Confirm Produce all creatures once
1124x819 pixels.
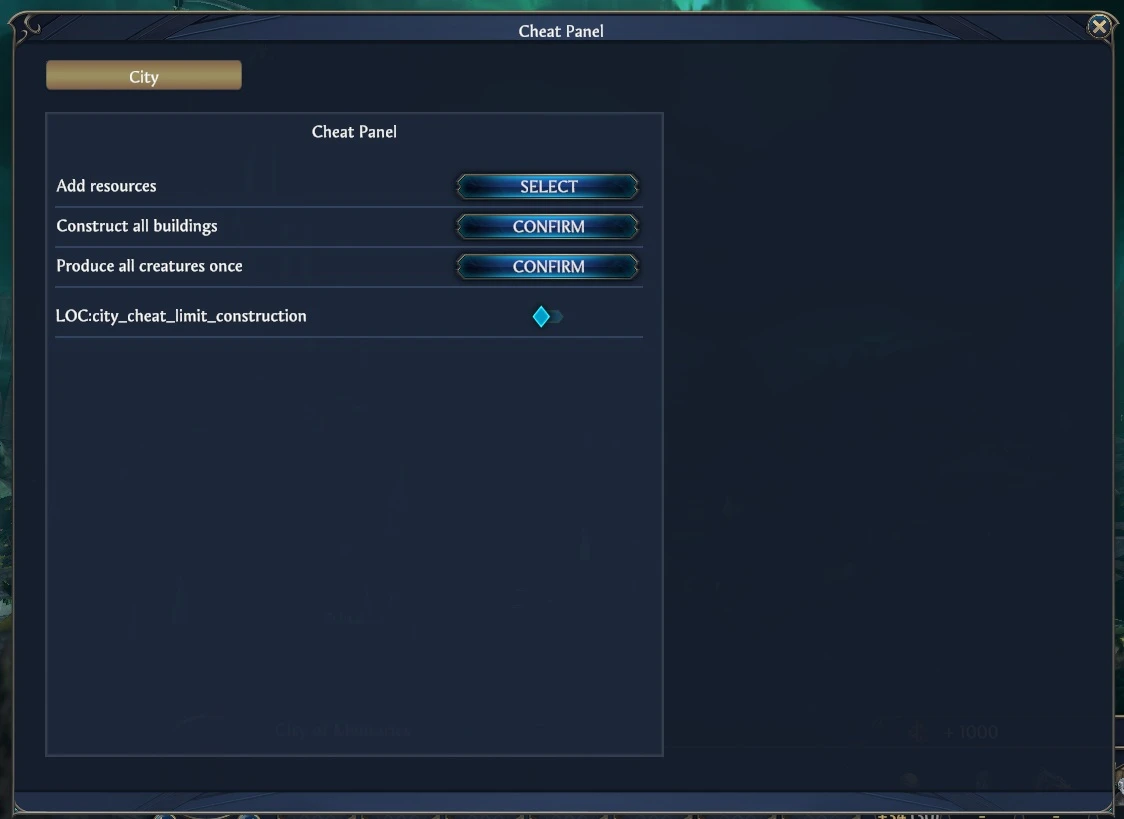click(x=548, y=267)
